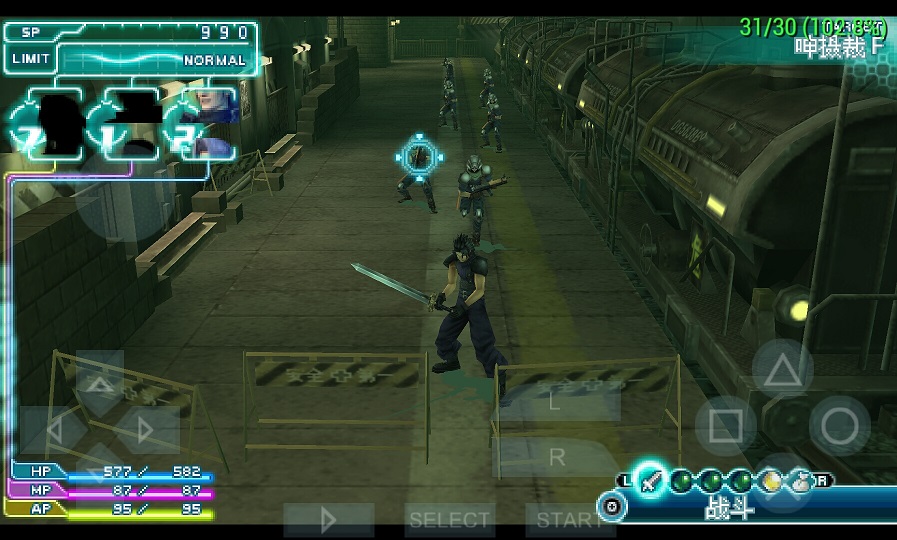The width and height of the screenshot is (897, 540).
Task: Tap the large L shoulder touch button
Action: click(556, 400)
